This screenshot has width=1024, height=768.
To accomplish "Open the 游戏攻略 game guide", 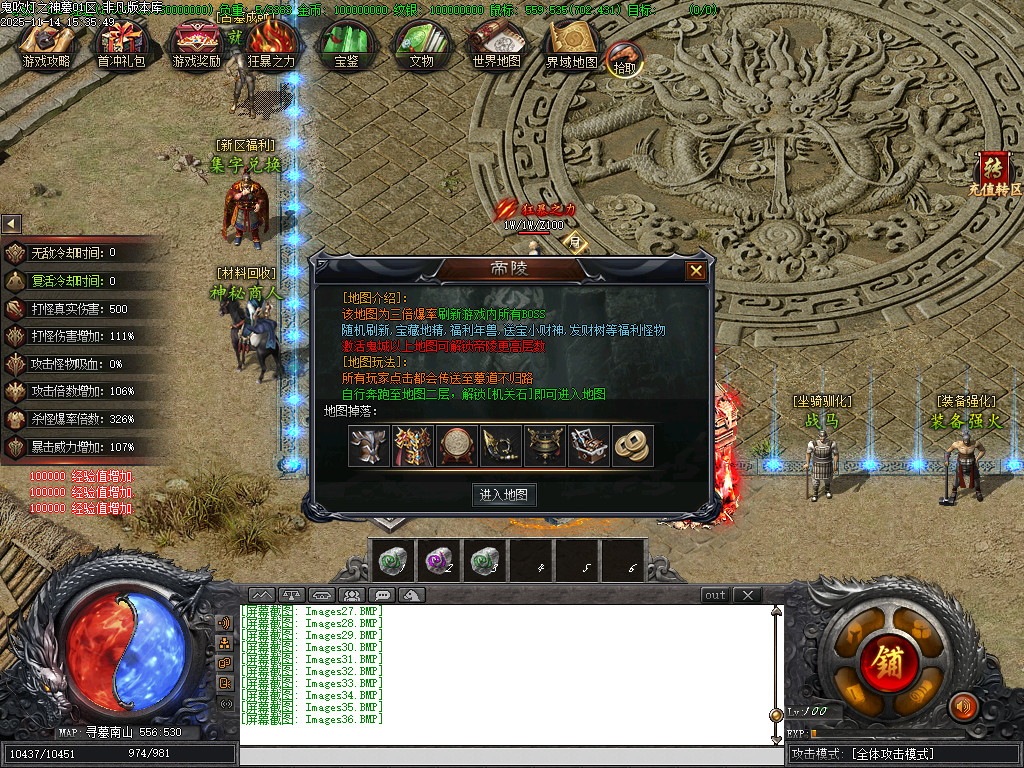I will 46,45.
